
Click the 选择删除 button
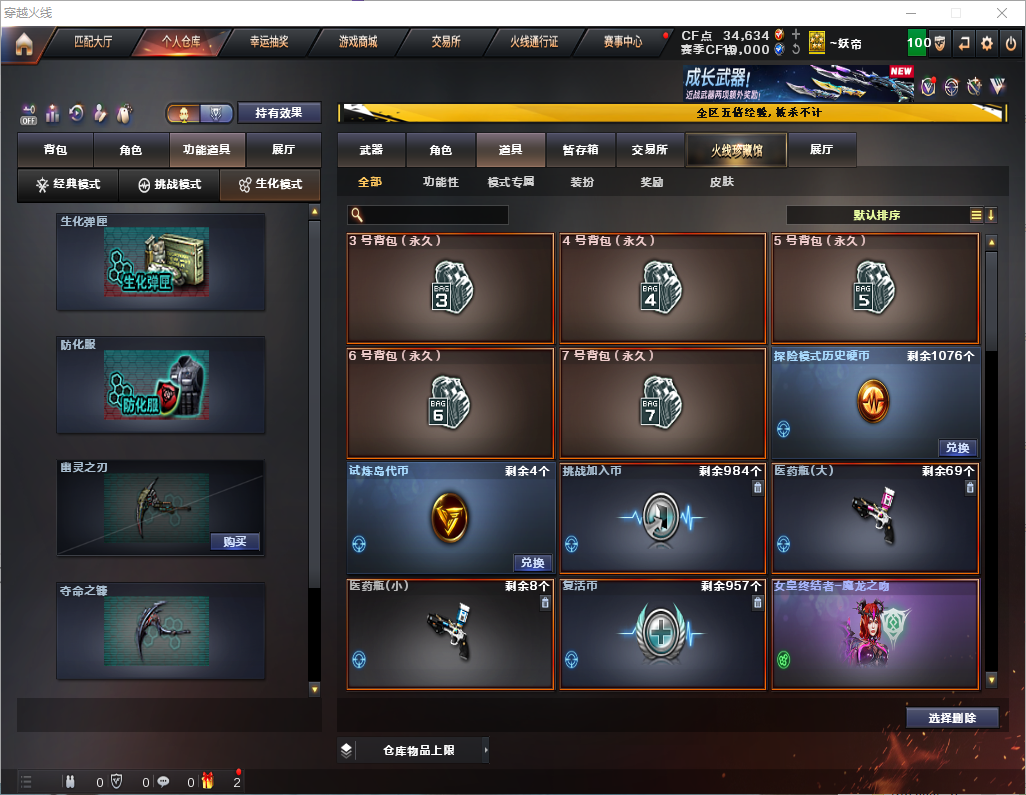[952, 718]
